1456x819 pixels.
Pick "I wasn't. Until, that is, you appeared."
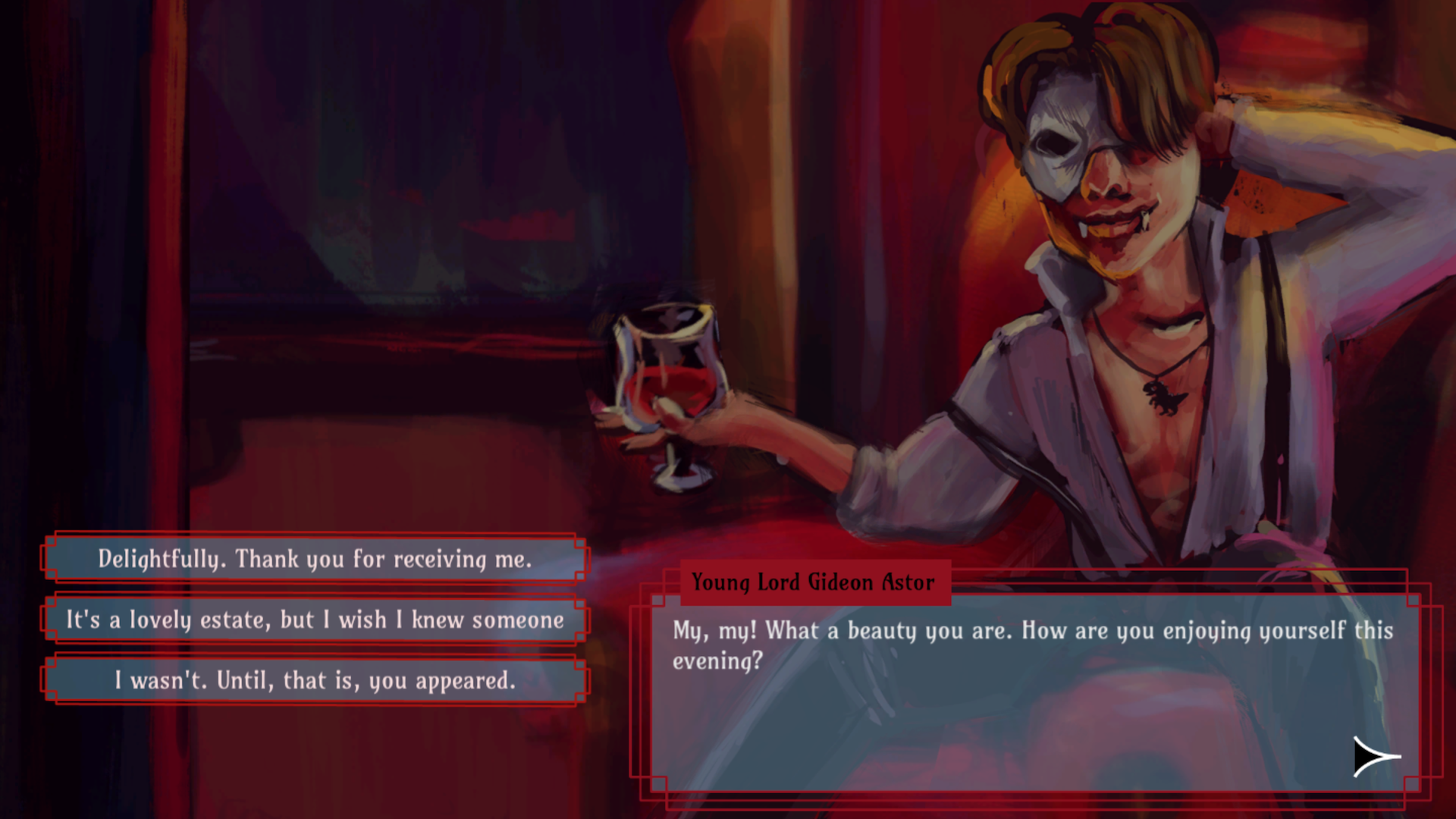pos(315,680)
